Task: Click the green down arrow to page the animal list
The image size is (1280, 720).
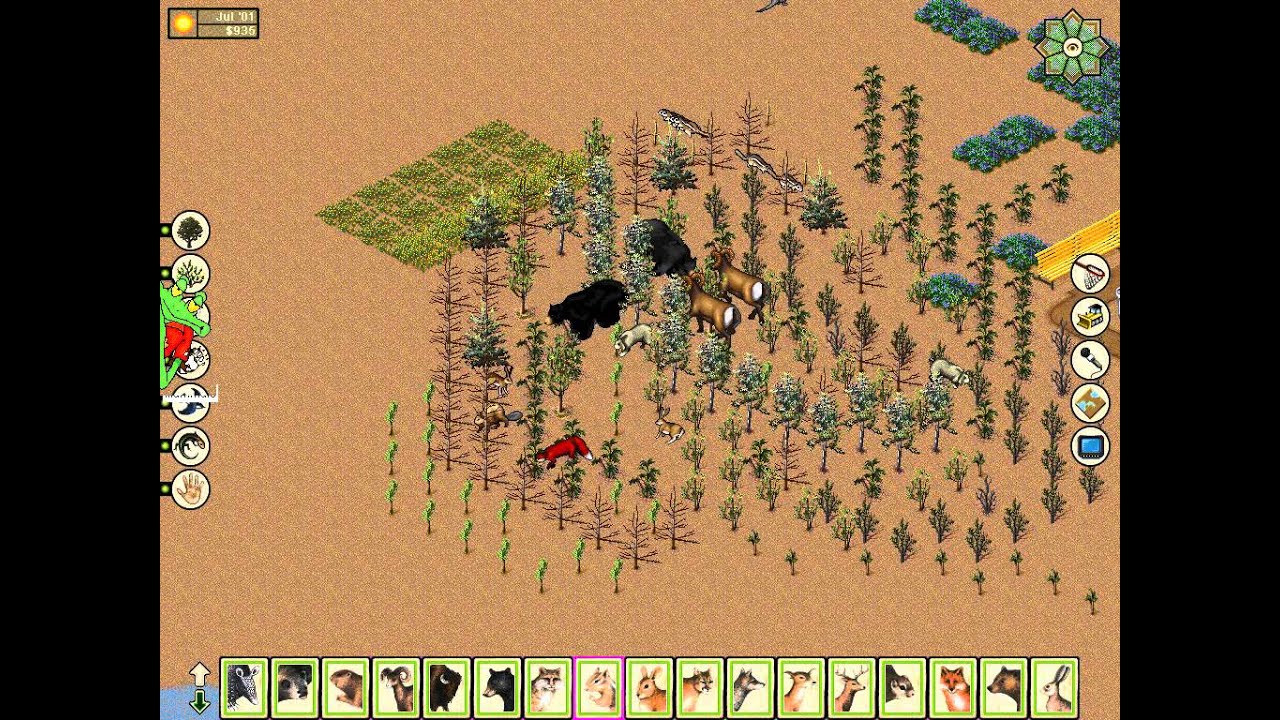Action: click(199, 700)
